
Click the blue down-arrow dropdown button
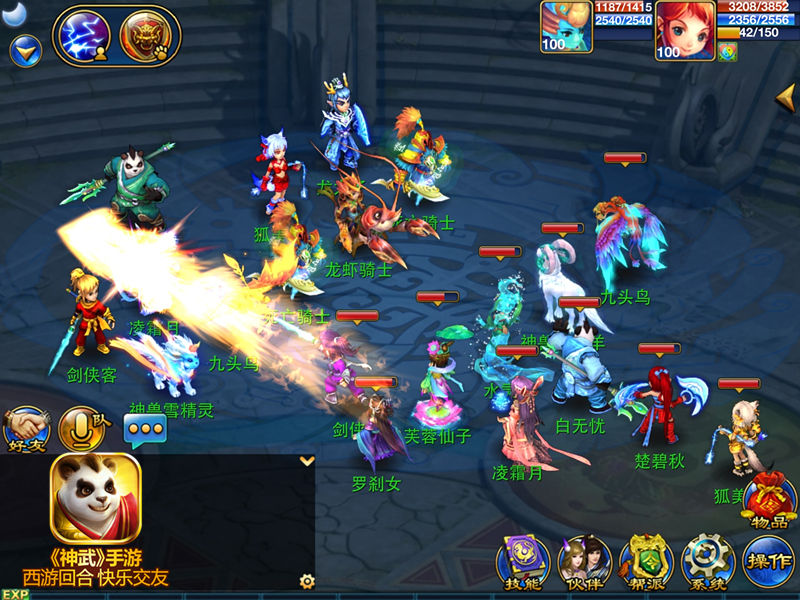pyautogui.click(x=25, y=49)
